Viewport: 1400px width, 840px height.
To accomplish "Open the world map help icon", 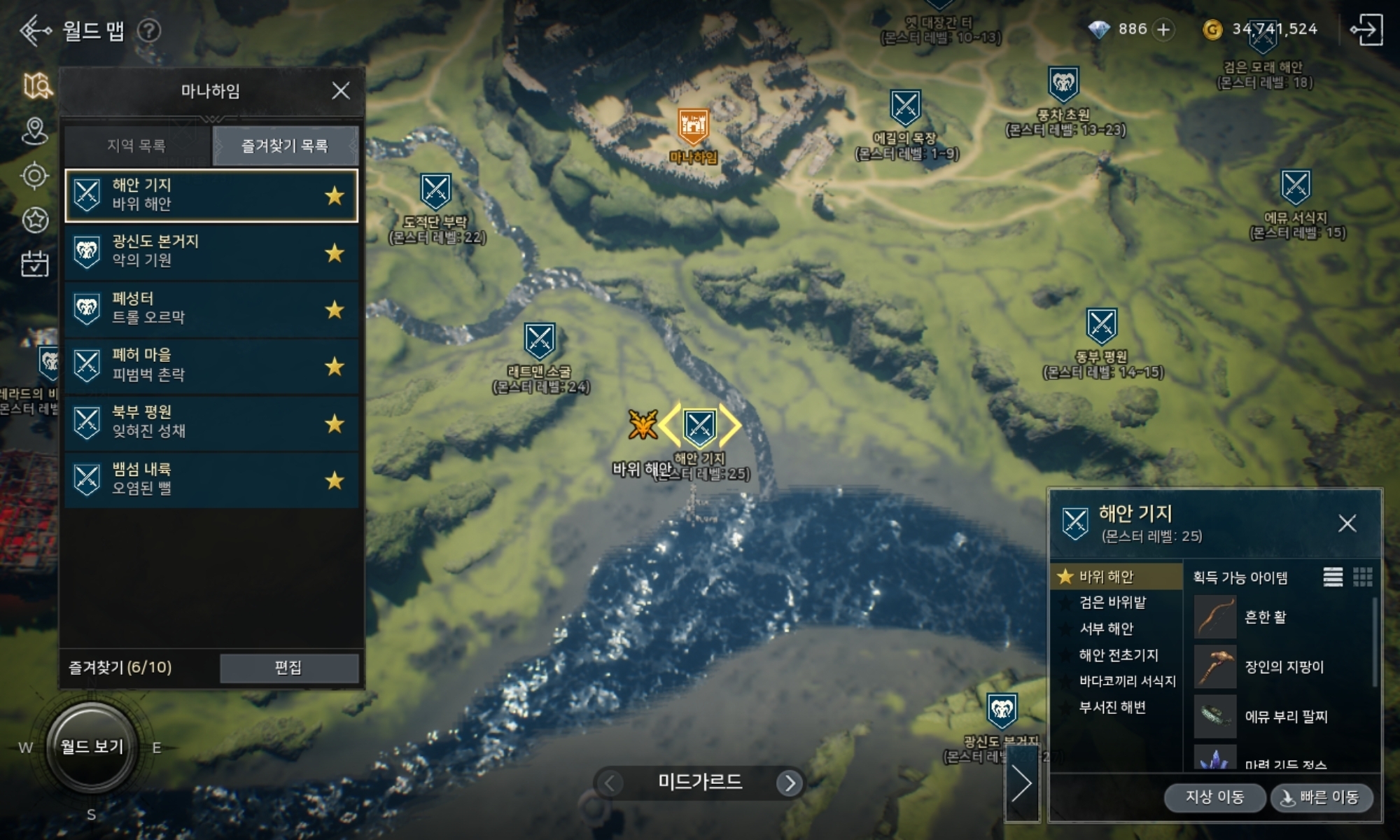I will pos(148,31).
